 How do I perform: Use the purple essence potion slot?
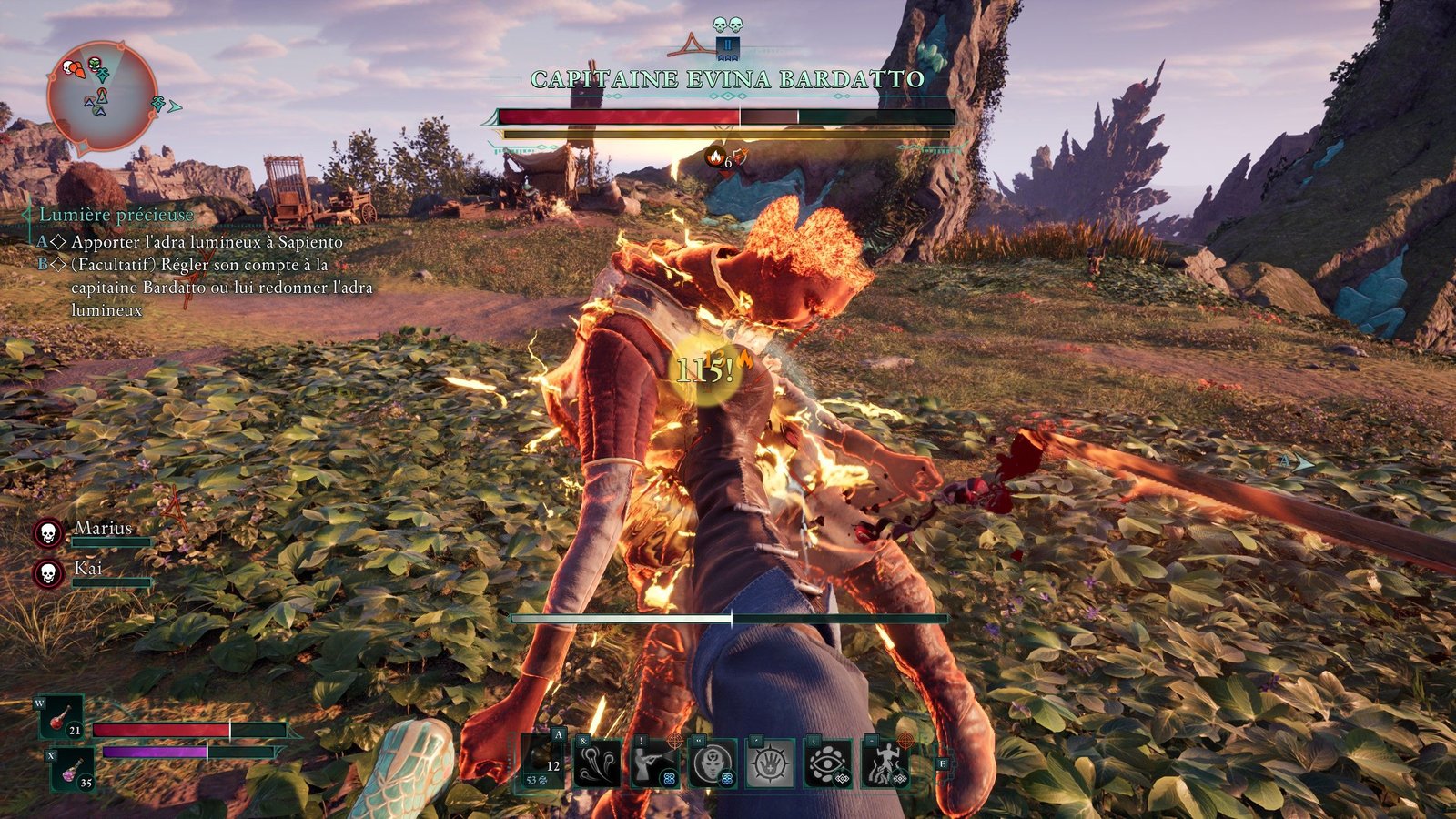pos(73,769)
